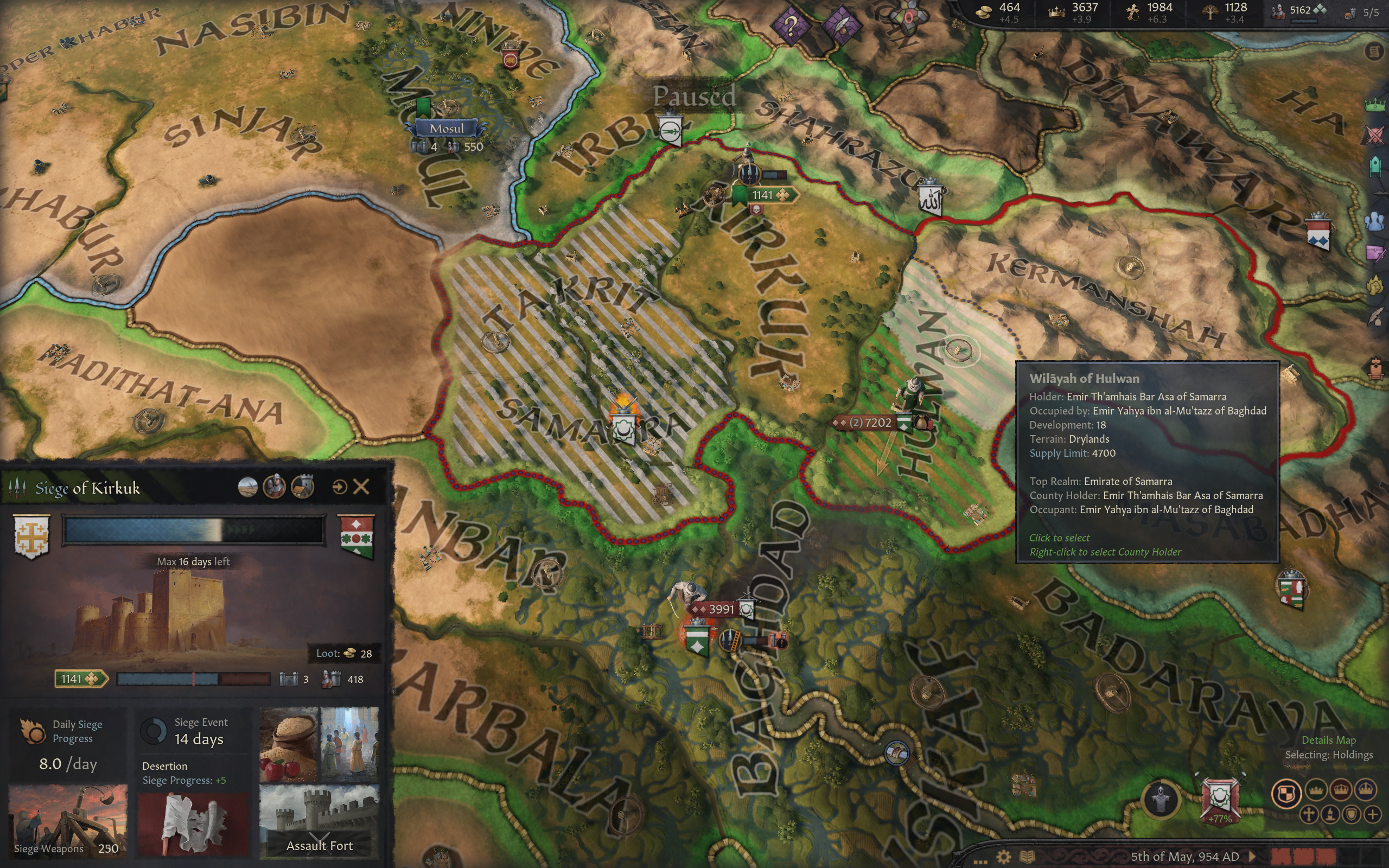This screenshot has height=868, width=1389.
Task: Select the attacker's Jerusalem cross banner
Action: point(31,535)
